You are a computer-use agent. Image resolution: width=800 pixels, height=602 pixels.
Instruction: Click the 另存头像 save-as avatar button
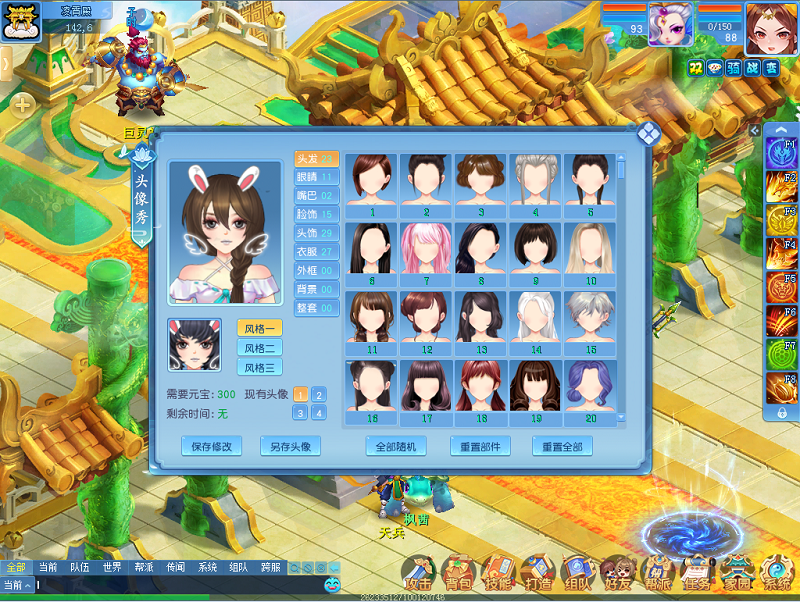[x=290, y=446]
